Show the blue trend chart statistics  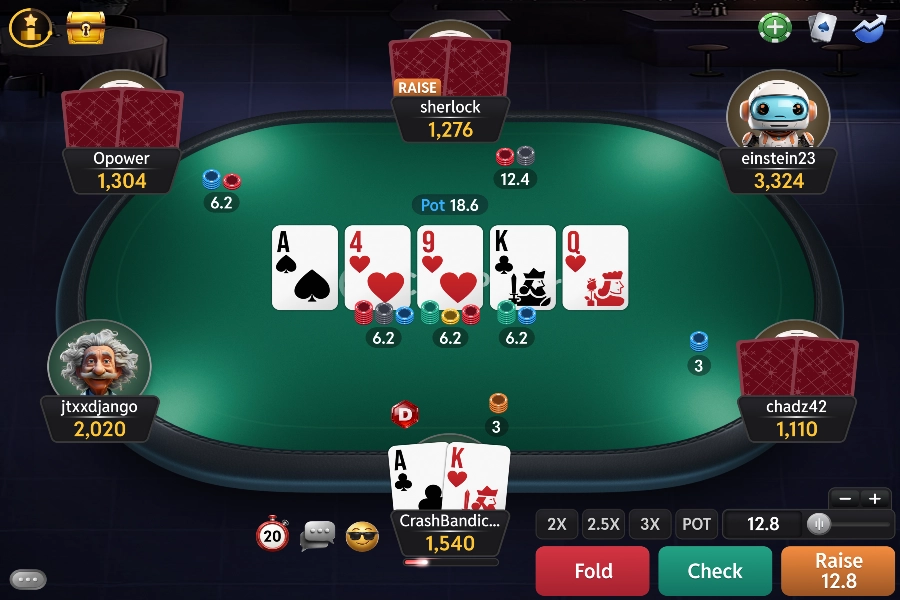pos(869,27)
